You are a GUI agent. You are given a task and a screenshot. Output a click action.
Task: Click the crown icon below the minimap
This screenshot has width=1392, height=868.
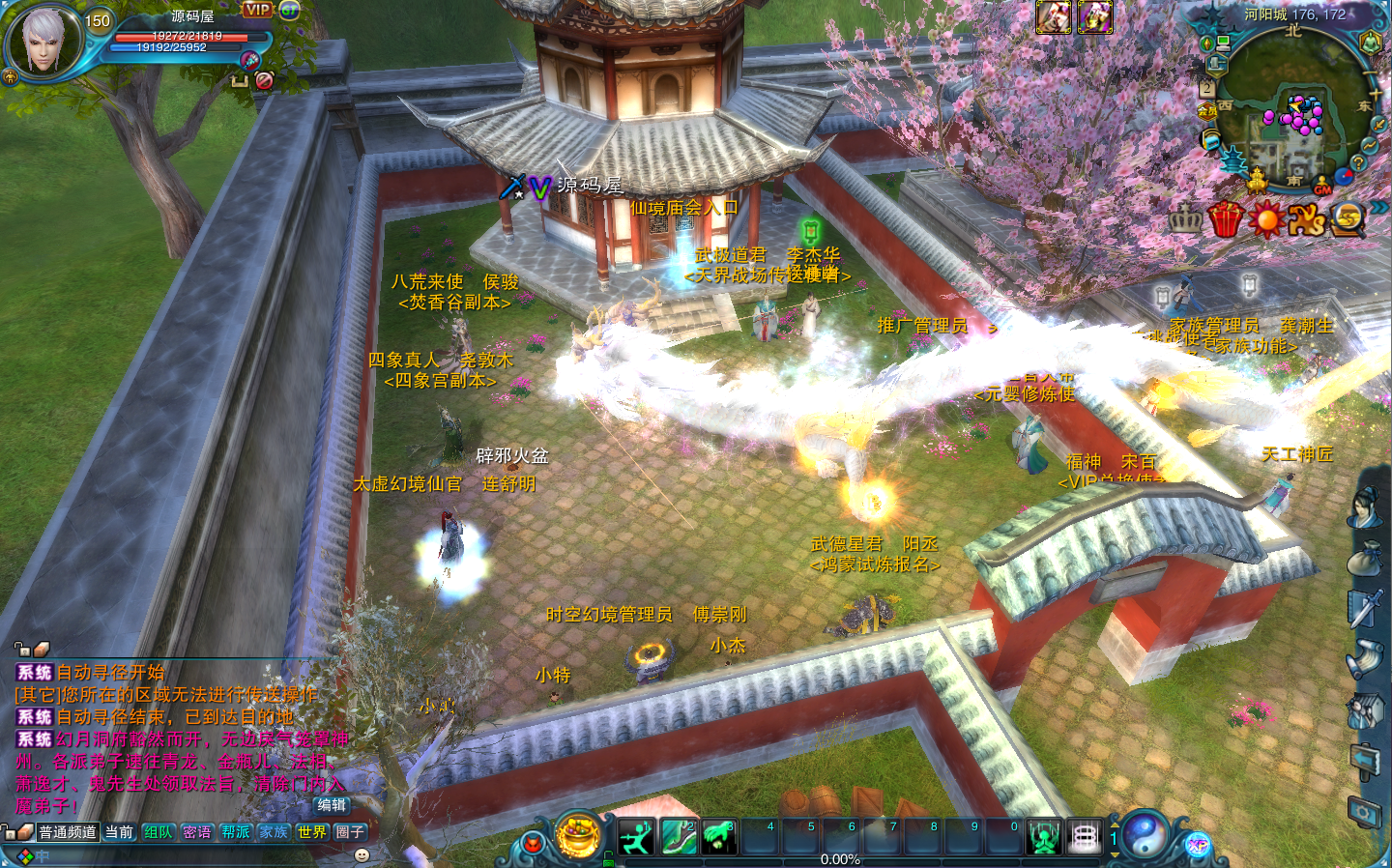point(1185,220)
